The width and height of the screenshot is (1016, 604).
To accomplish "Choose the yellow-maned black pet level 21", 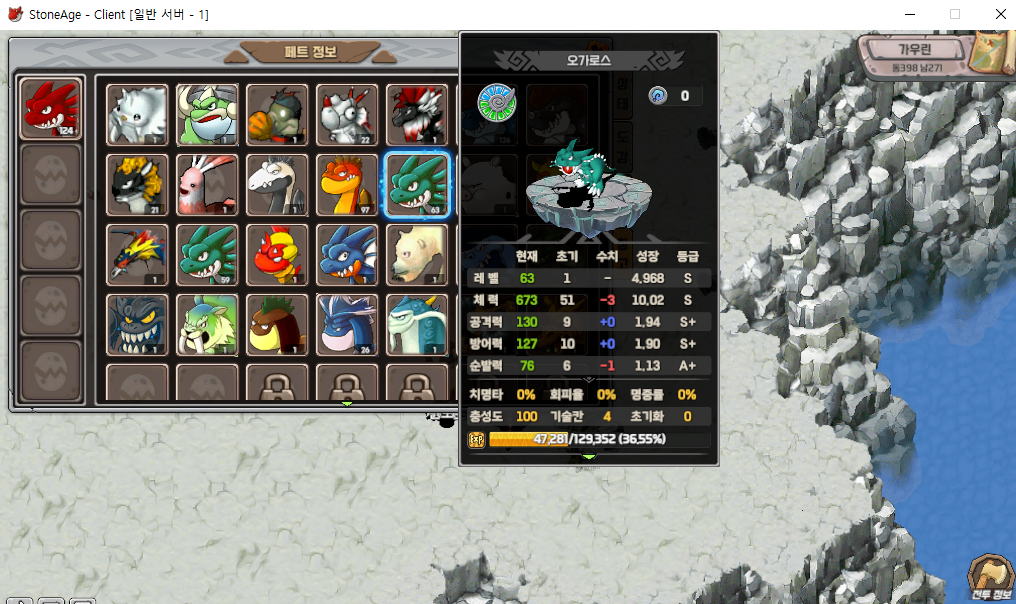I will (x=138, y=185).
